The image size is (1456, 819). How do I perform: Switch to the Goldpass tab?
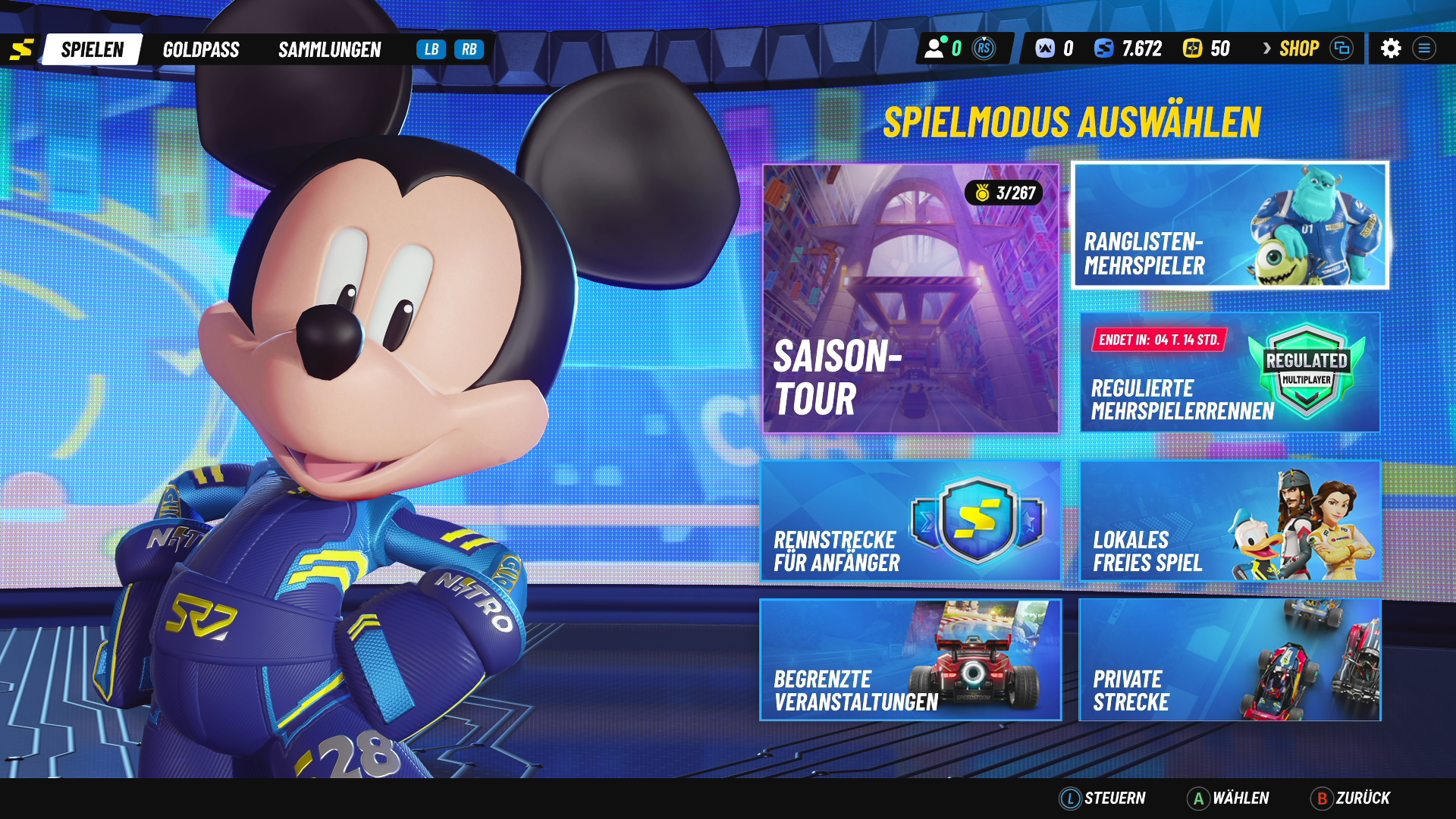click(x=201, y=50)
